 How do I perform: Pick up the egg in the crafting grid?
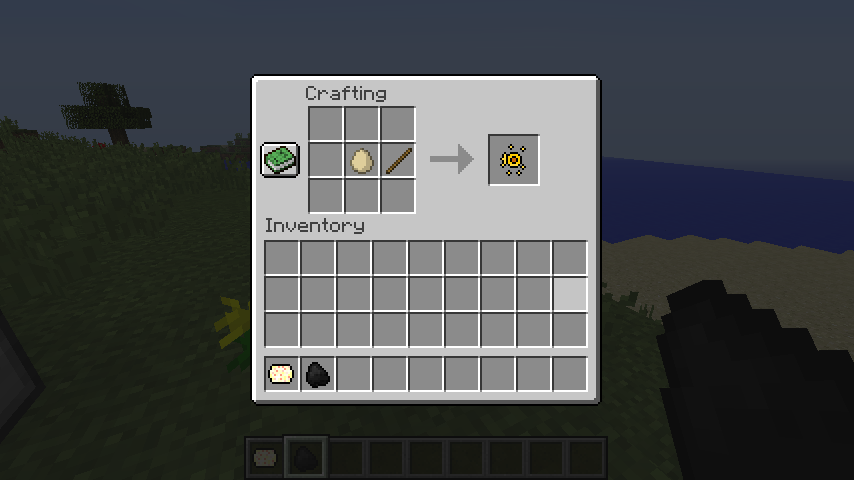coord(361,160)
